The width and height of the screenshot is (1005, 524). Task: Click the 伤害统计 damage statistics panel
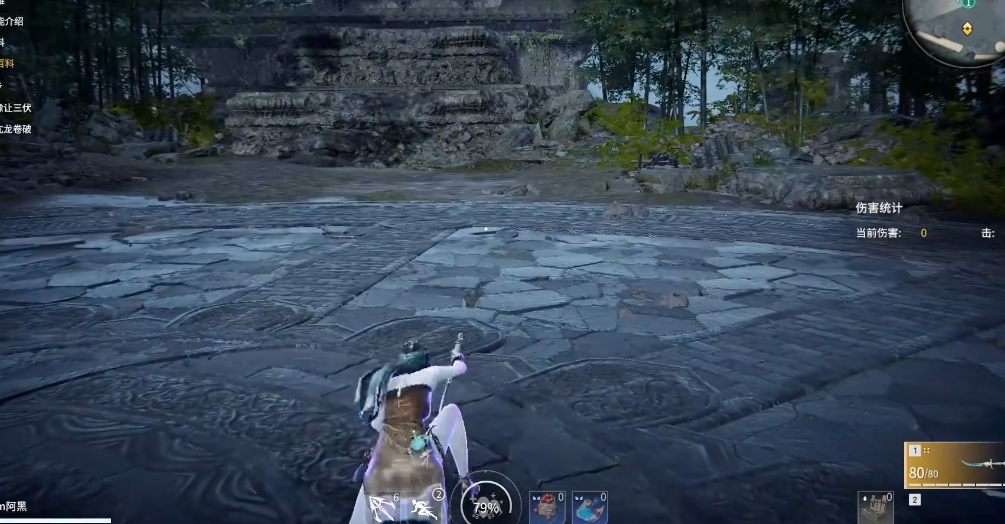879,208
